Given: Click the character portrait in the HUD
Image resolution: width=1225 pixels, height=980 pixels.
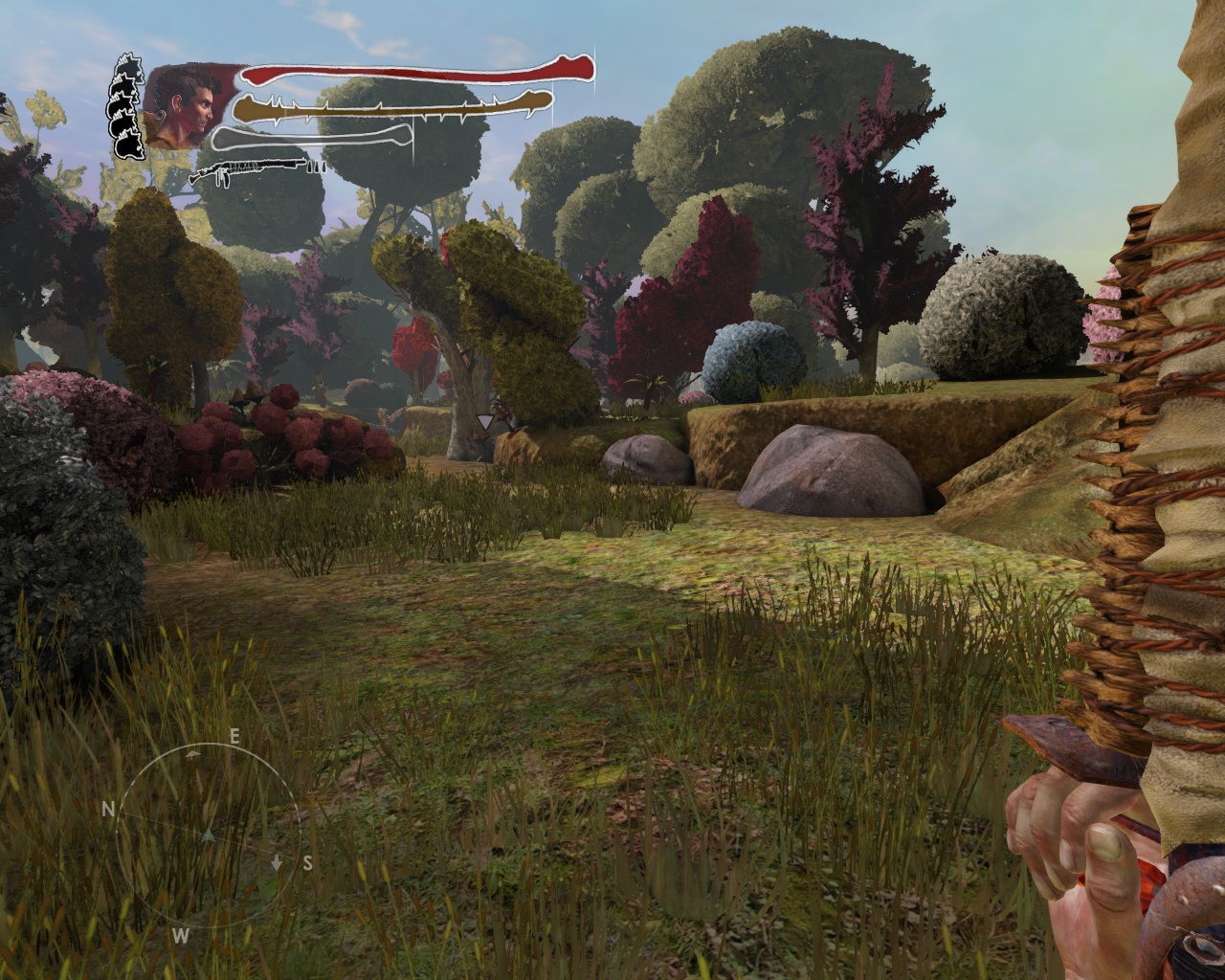Looking at the screenshot, I should coord(182,103).
